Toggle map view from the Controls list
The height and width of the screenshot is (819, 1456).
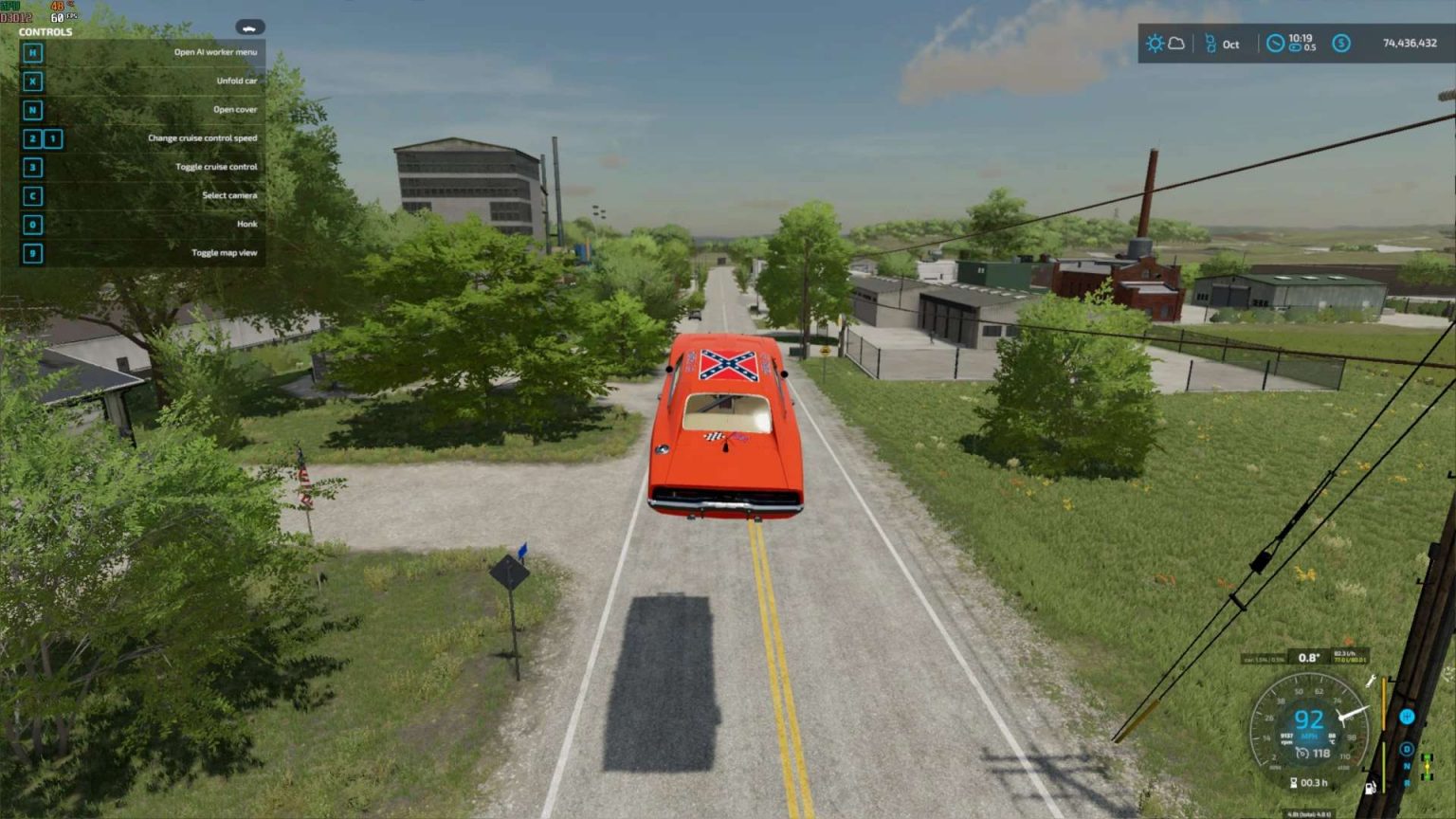pos(223,252)
